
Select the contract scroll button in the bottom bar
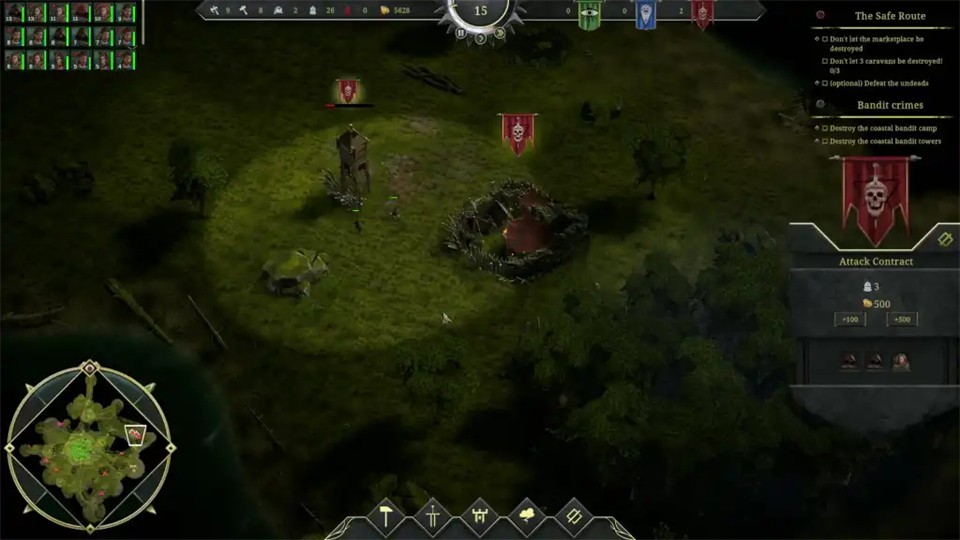pyautogui.click(x=573, y=517)
